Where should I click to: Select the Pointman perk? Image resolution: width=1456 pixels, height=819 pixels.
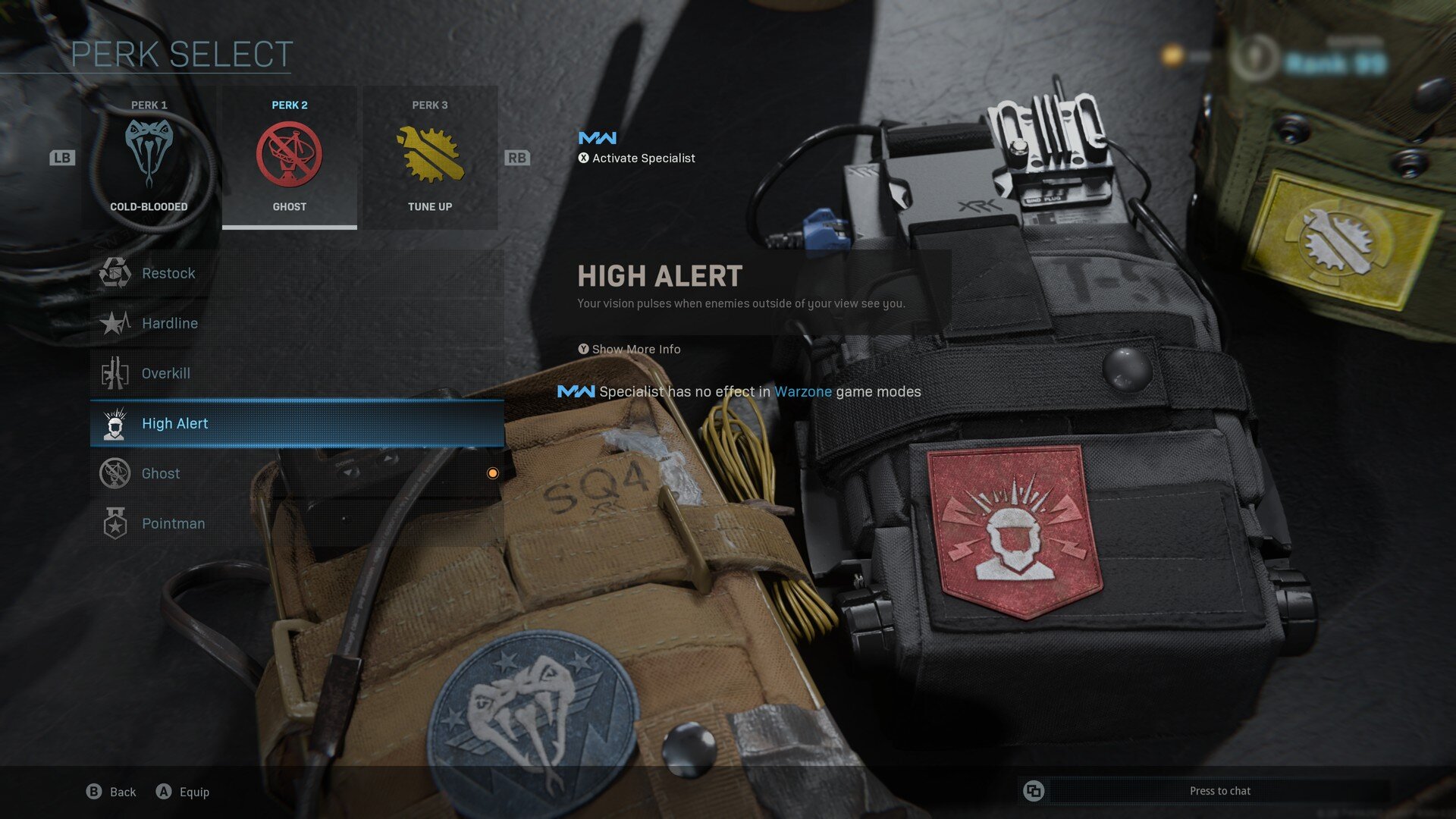[297, 523]
